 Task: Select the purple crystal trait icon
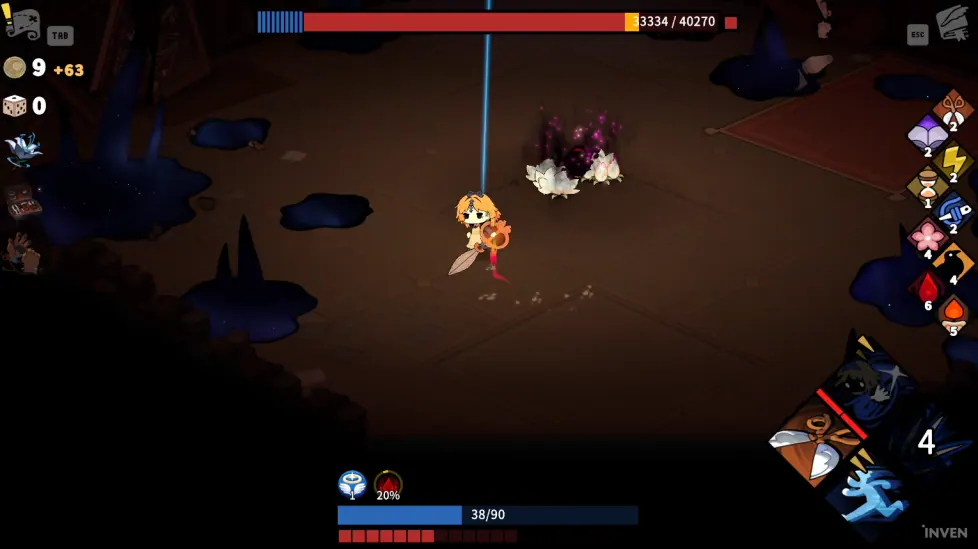[927, 134]
